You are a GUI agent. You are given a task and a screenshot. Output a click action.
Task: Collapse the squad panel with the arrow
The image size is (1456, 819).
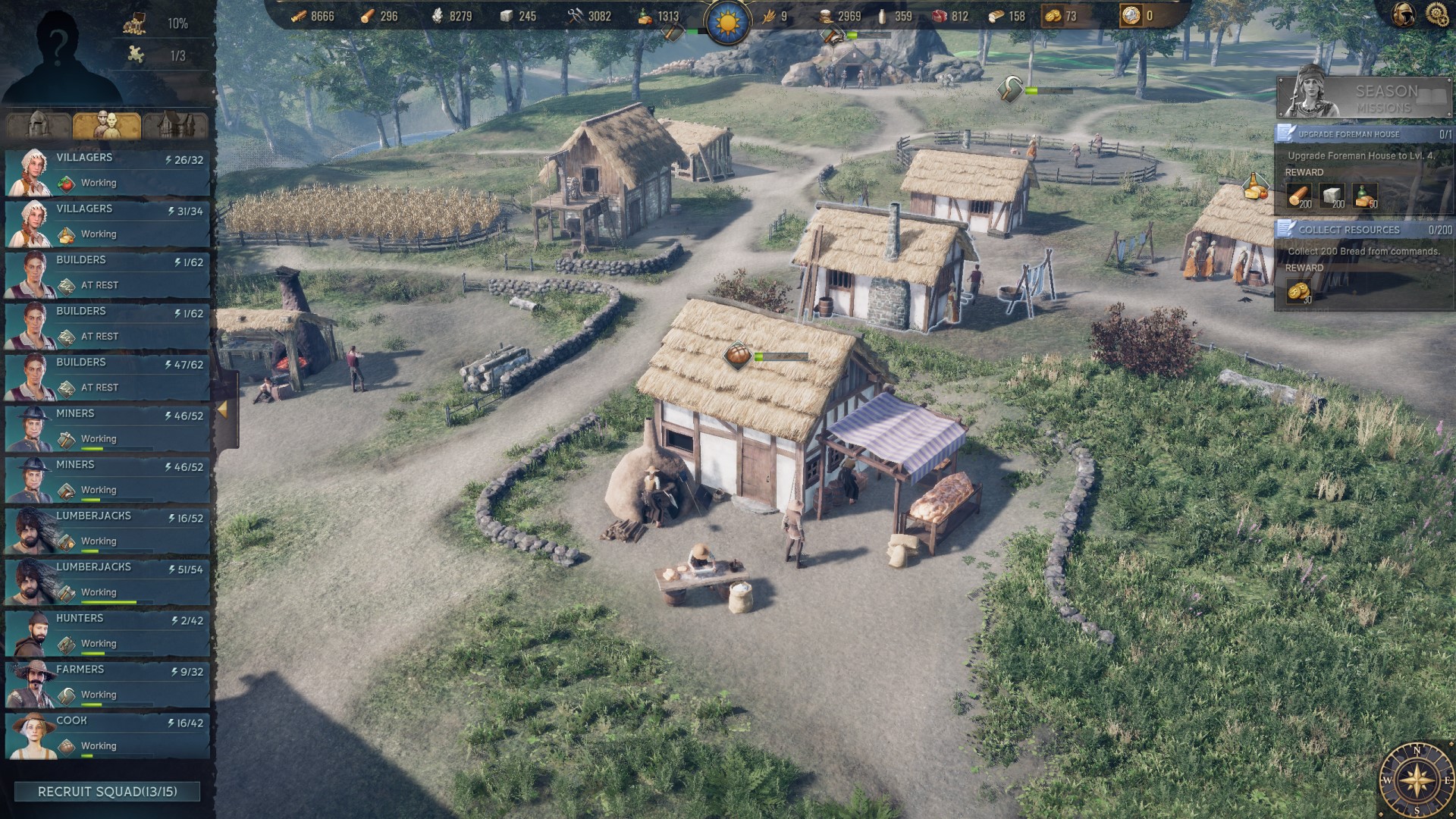pyautogui.click(x=223, y=409)
